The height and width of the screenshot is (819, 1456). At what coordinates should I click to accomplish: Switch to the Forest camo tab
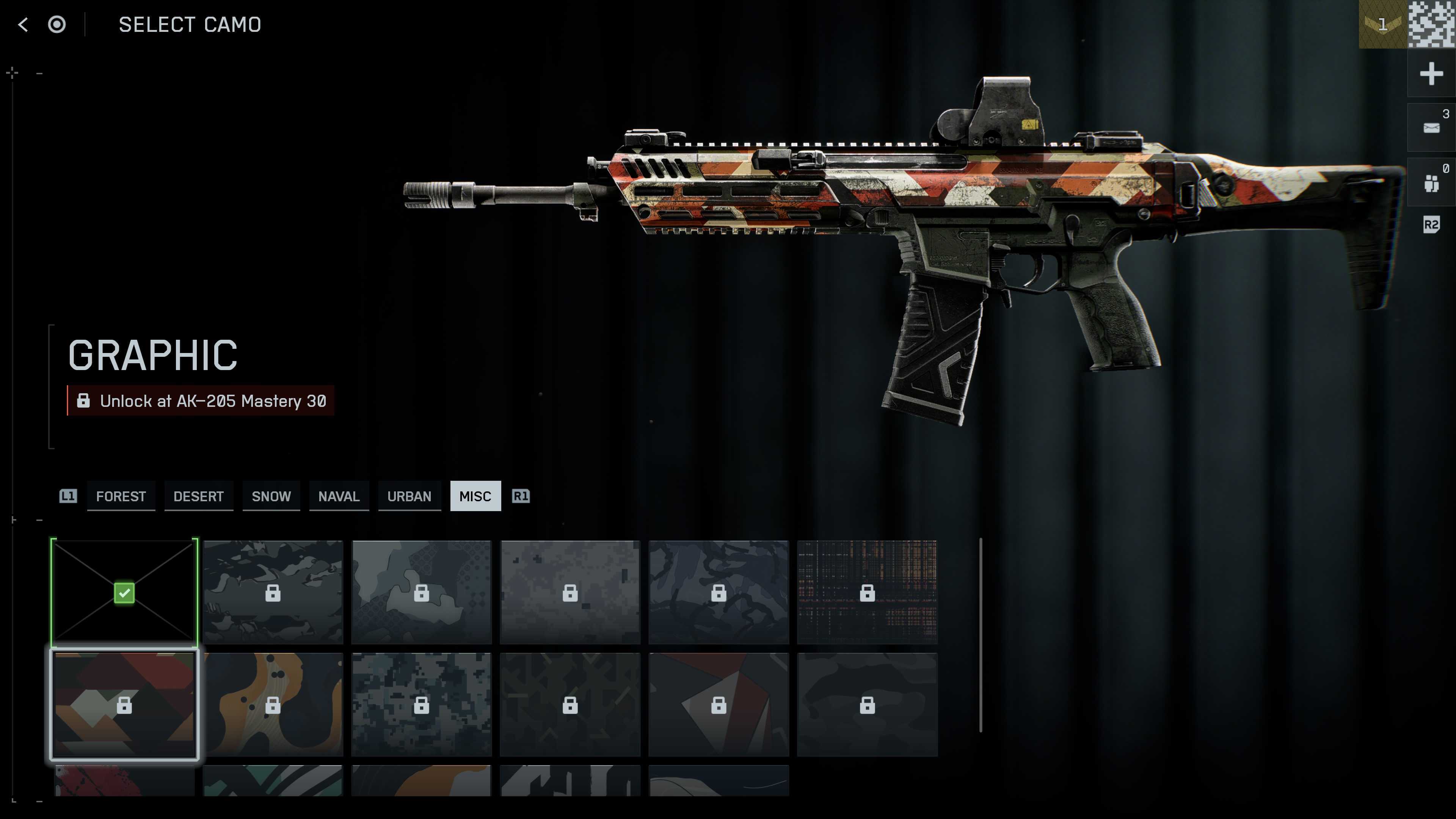(121, 496)
